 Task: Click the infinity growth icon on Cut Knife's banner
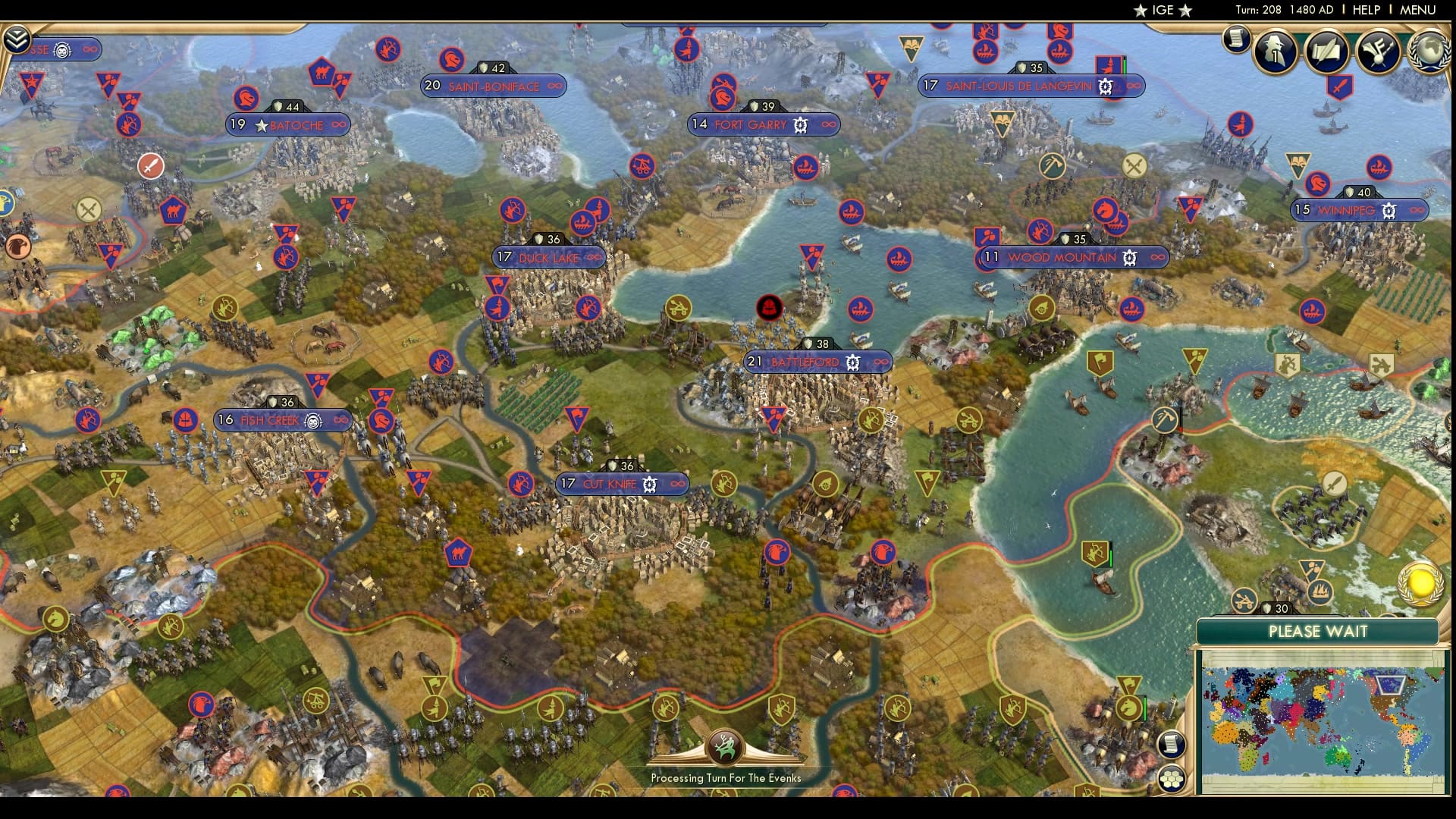click(674, 485)
